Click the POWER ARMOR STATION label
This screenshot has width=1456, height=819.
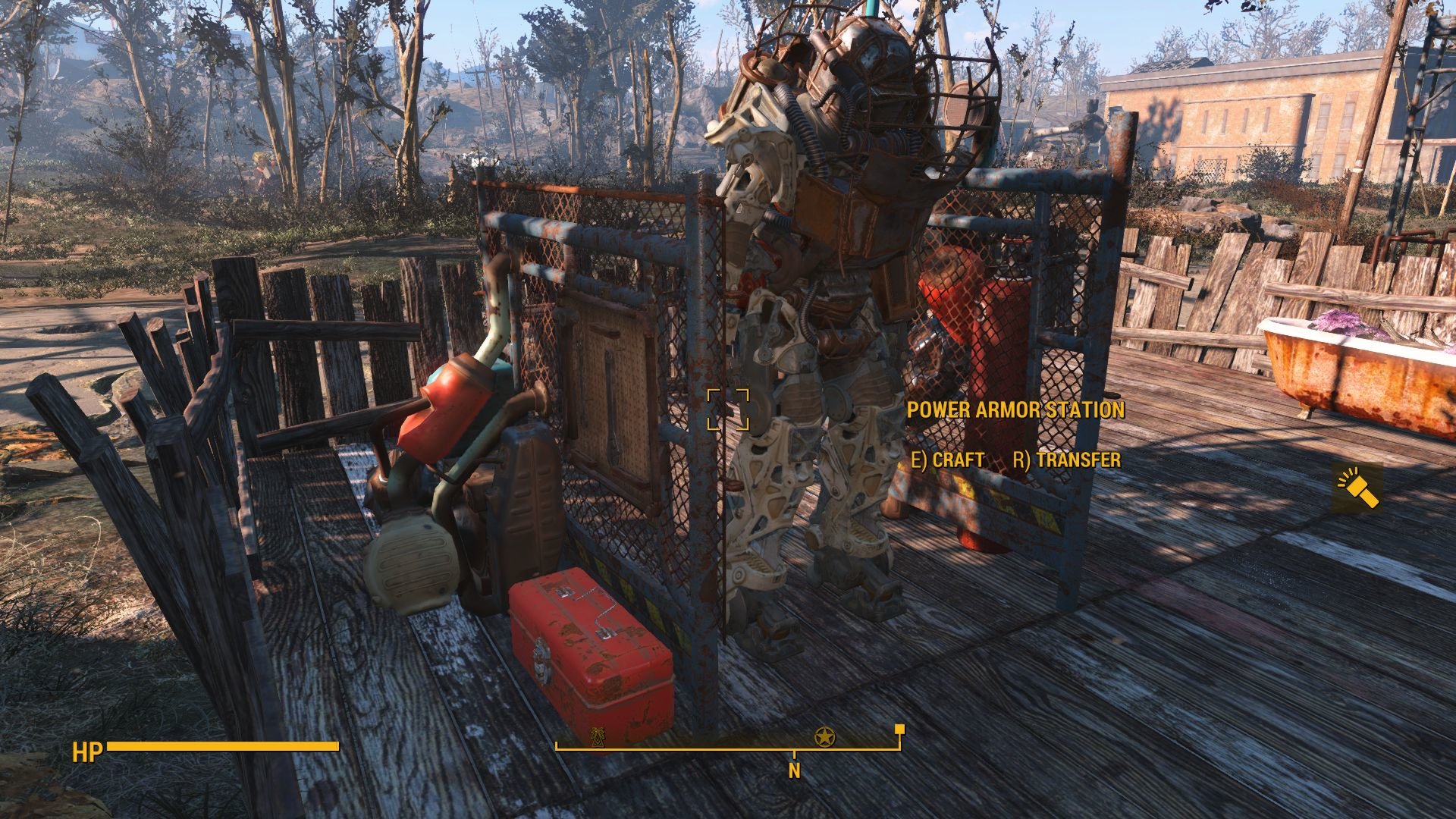(1016, 408)
